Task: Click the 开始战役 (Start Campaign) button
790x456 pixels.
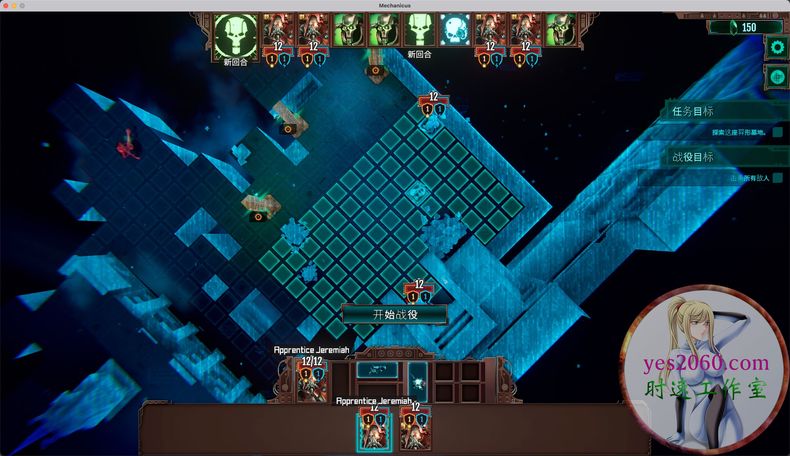Action: tap(395, 314)
